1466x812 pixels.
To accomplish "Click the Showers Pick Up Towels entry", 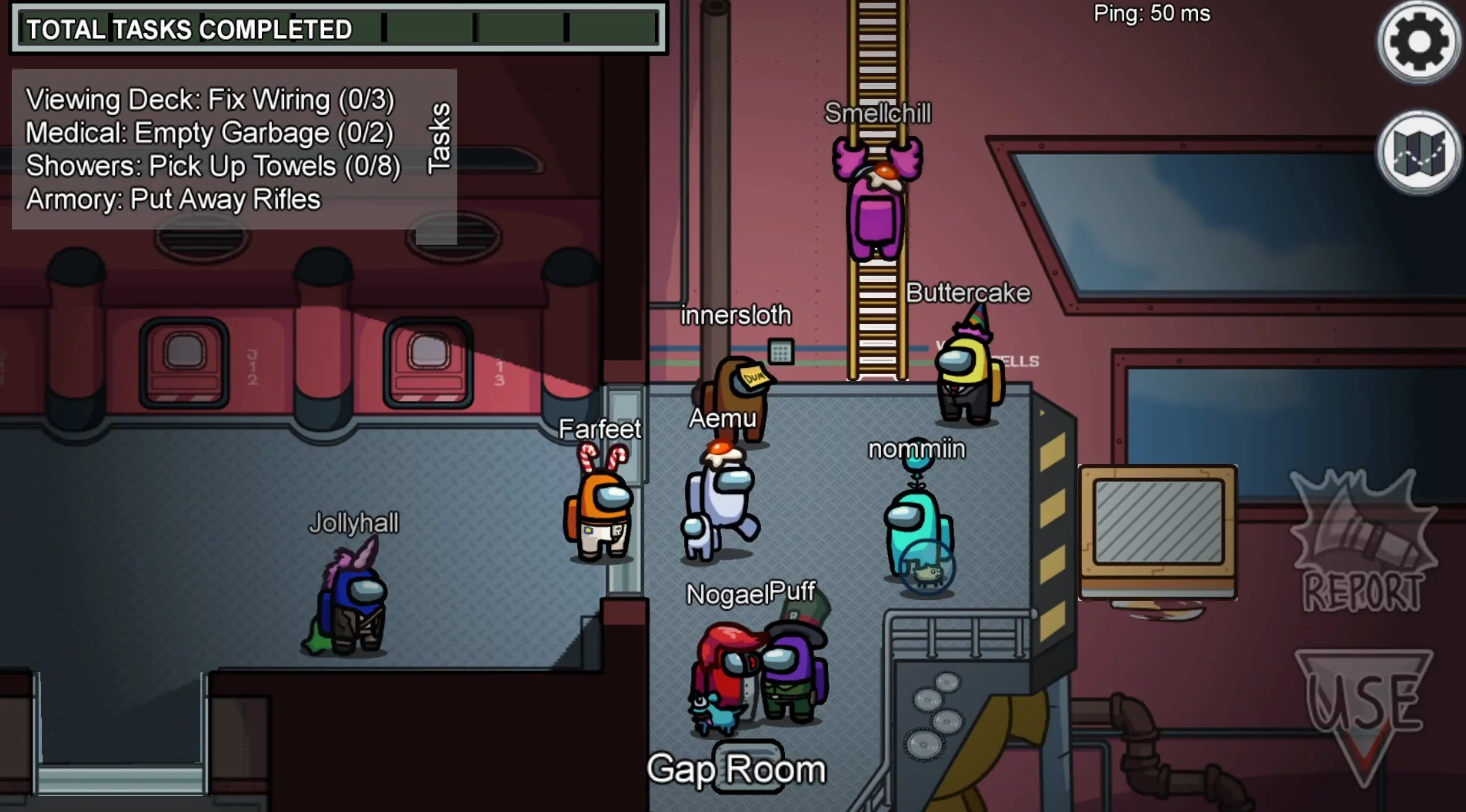I will 215,166.
